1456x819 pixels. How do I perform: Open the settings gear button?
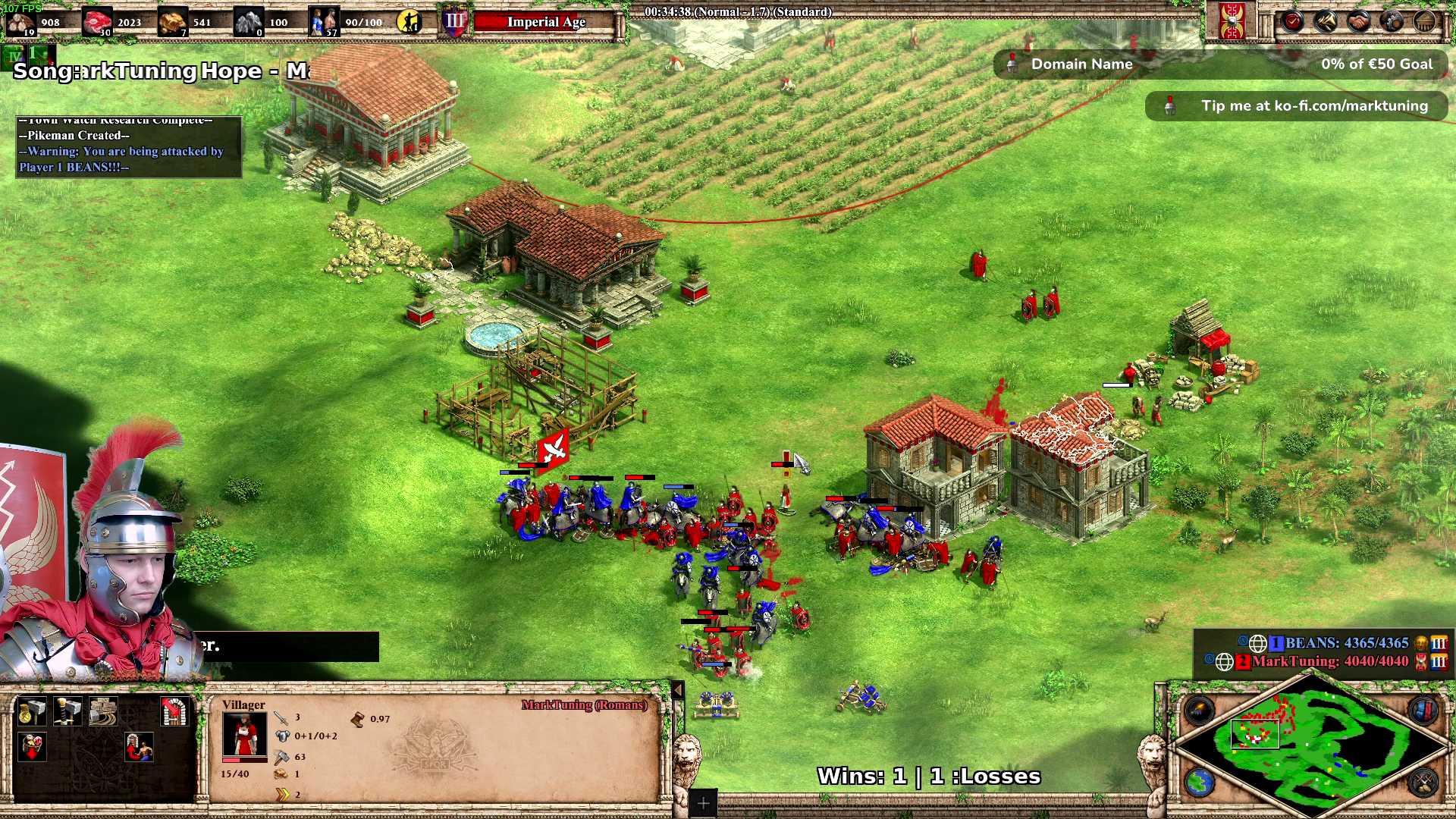tap(1392, 21)
